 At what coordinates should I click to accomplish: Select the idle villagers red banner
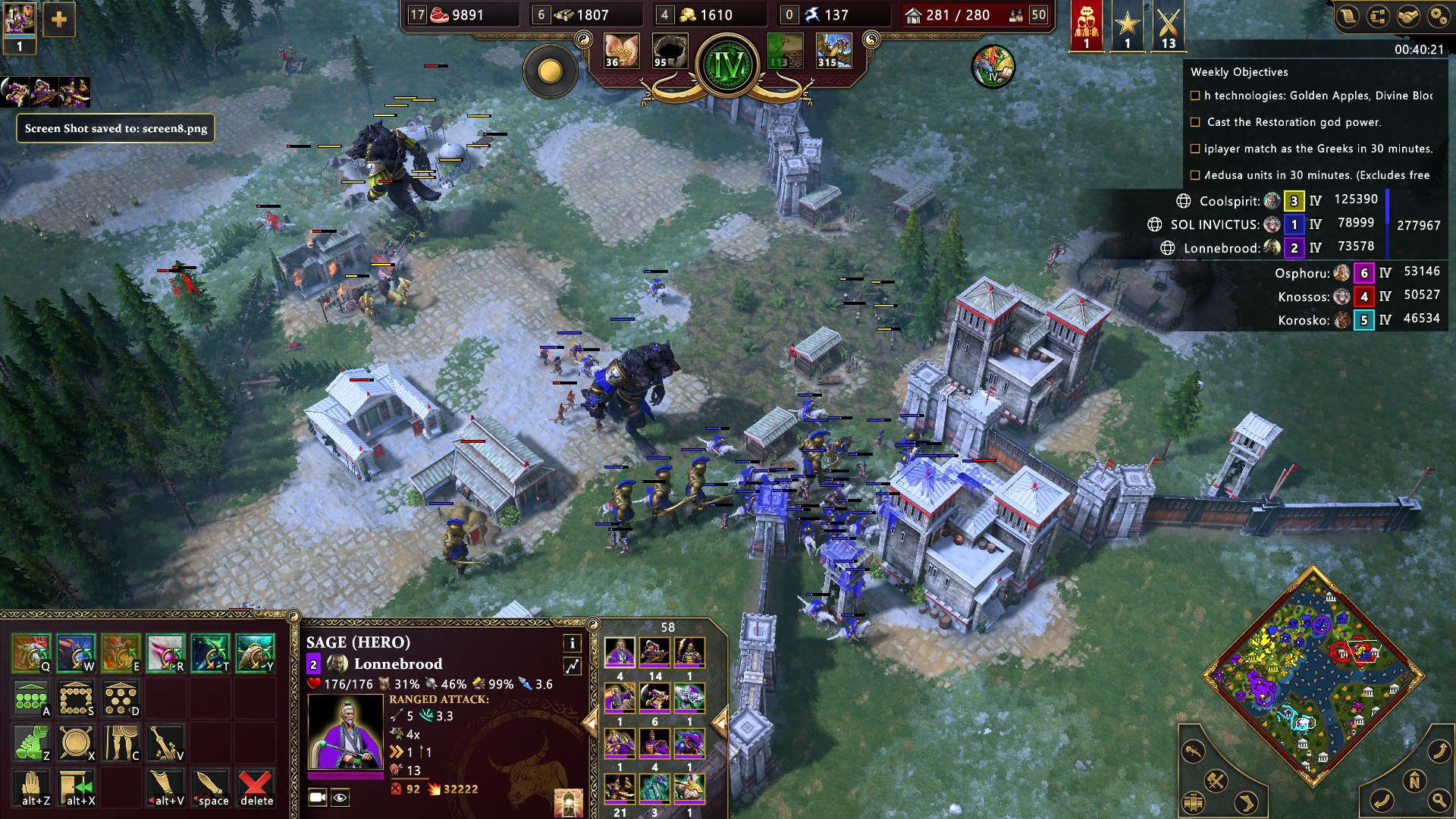(x=1086, y=26)
